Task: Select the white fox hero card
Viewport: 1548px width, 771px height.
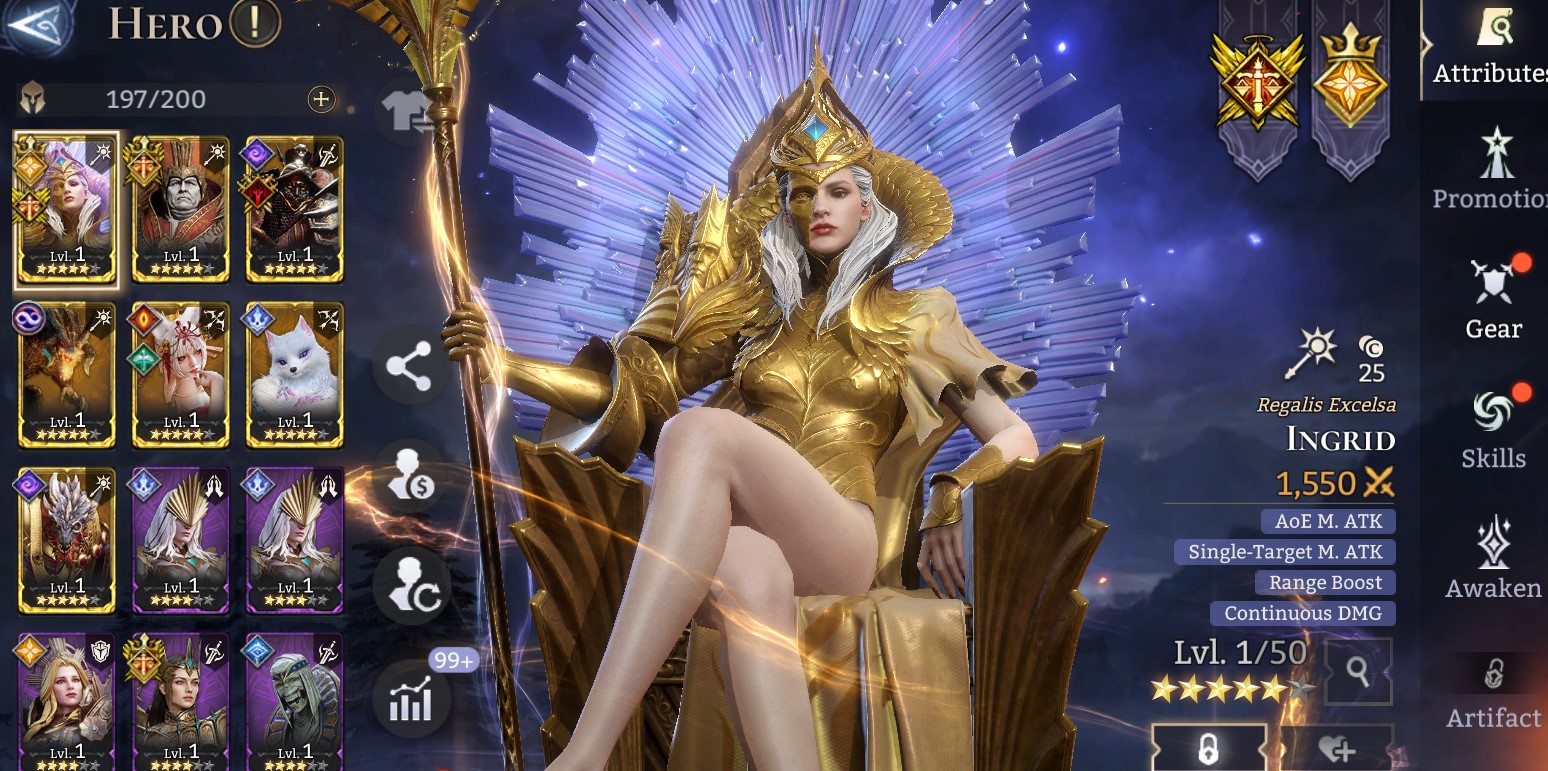Action: 295,375
